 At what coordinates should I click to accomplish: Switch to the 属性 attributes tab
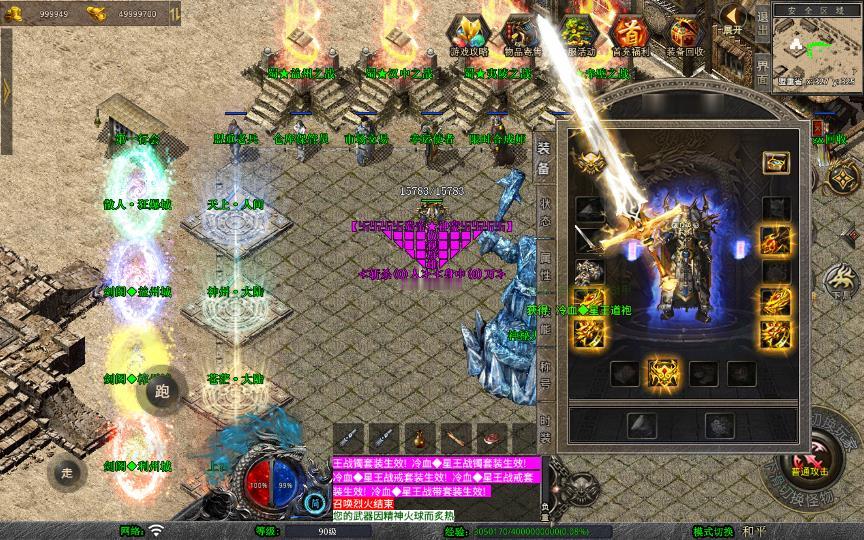(x=545, y=265)
